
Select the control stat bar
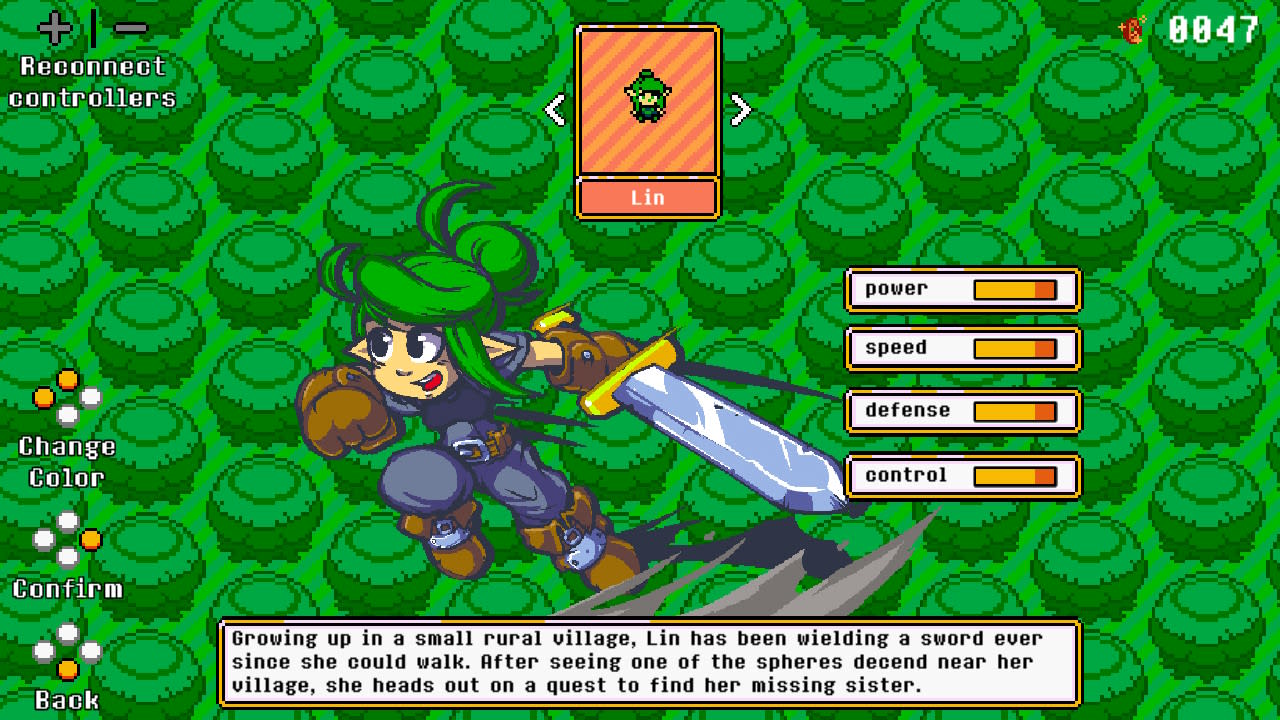(963, 474)
